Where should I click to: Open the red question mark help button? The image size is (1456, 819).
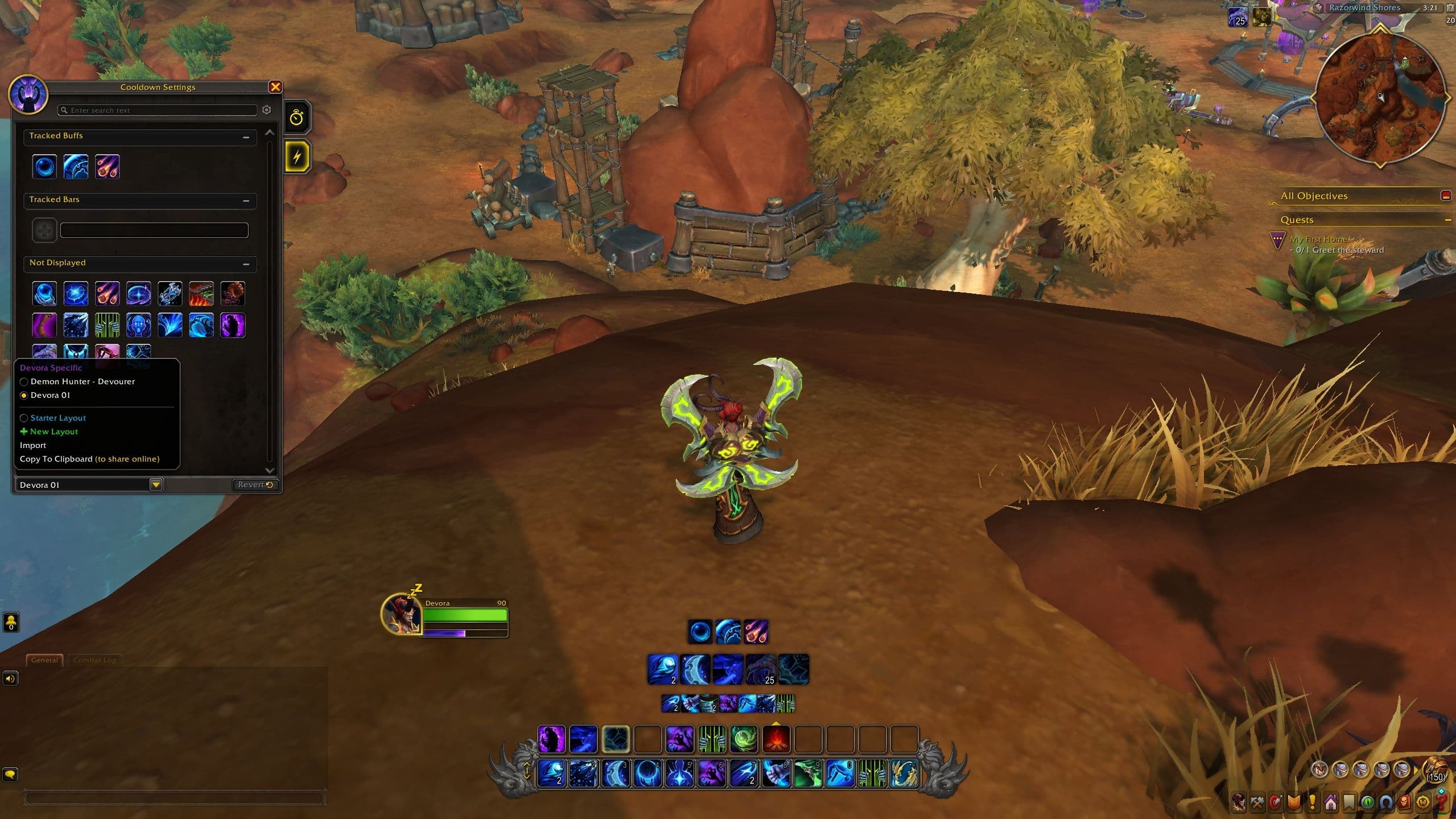coord(1441,802)
